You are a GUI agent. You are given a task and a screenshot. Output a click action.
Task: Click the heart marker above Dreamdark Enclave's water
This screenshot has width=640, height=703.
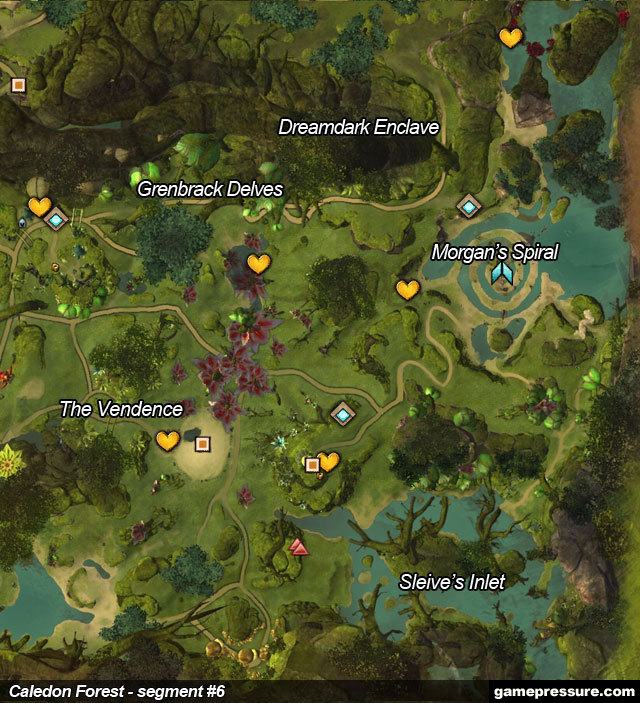[x=510, y=38]
